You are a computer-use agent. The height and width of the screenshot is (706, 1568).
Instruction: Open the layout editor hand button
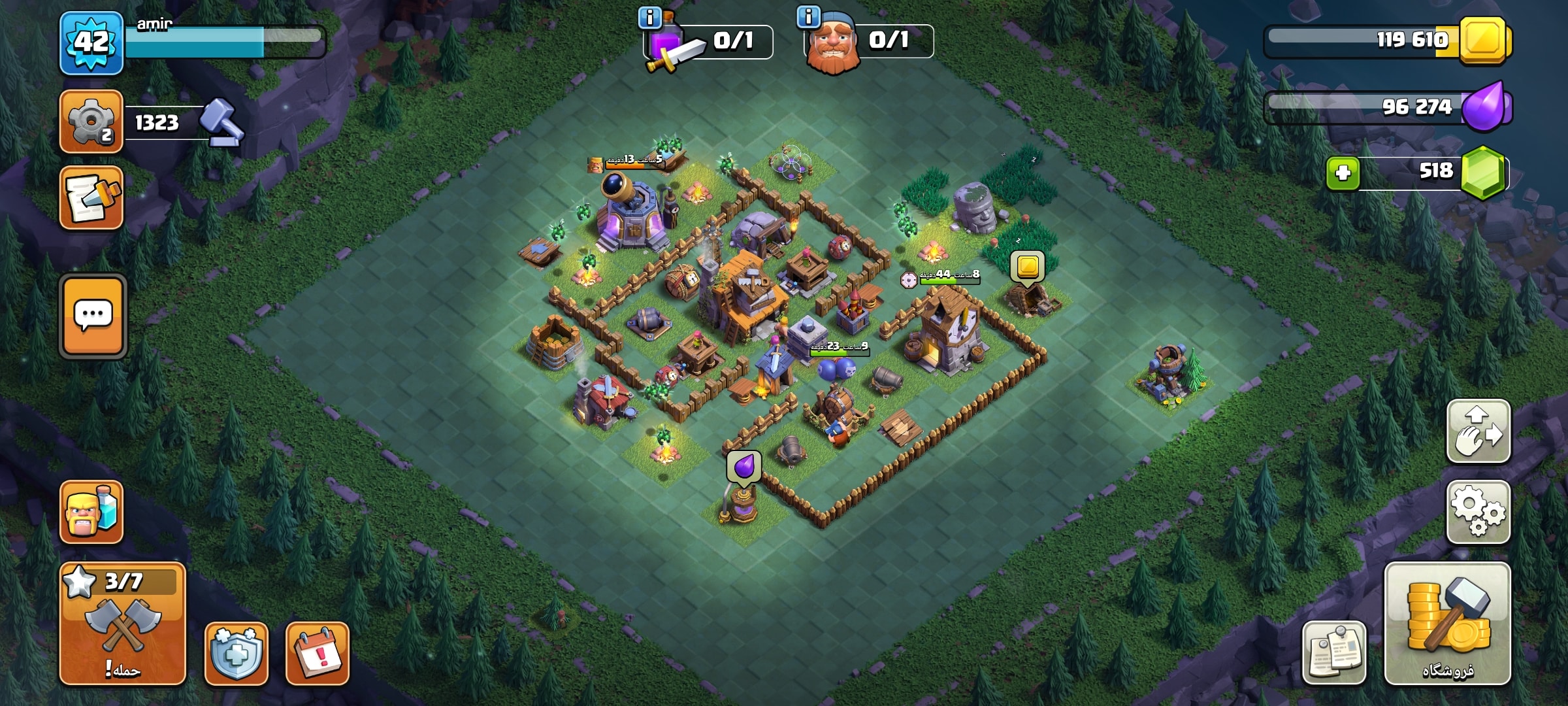(1478, 431)
